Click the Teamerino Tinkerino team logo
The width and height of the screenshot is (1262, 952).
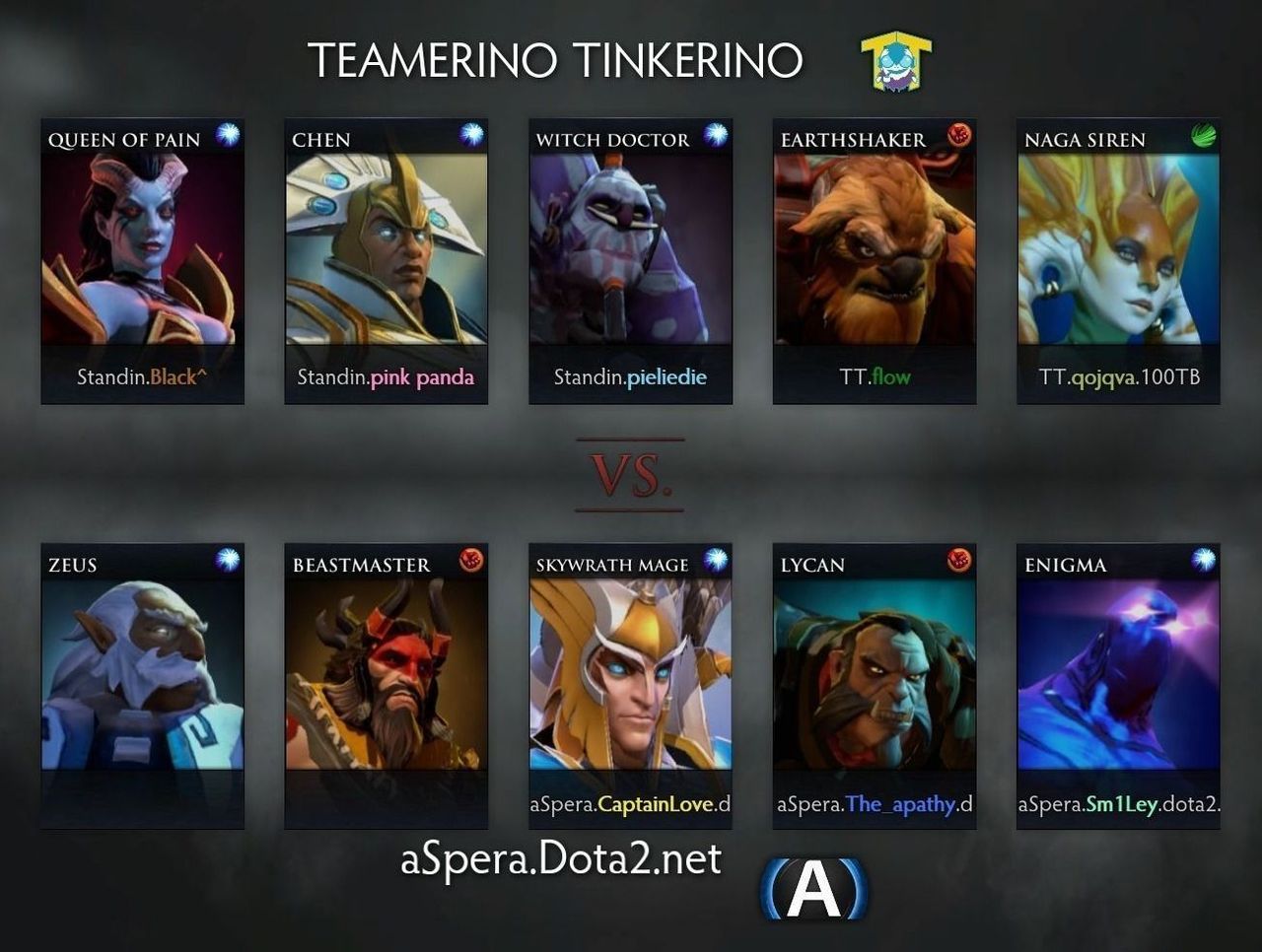click(895, 62)
